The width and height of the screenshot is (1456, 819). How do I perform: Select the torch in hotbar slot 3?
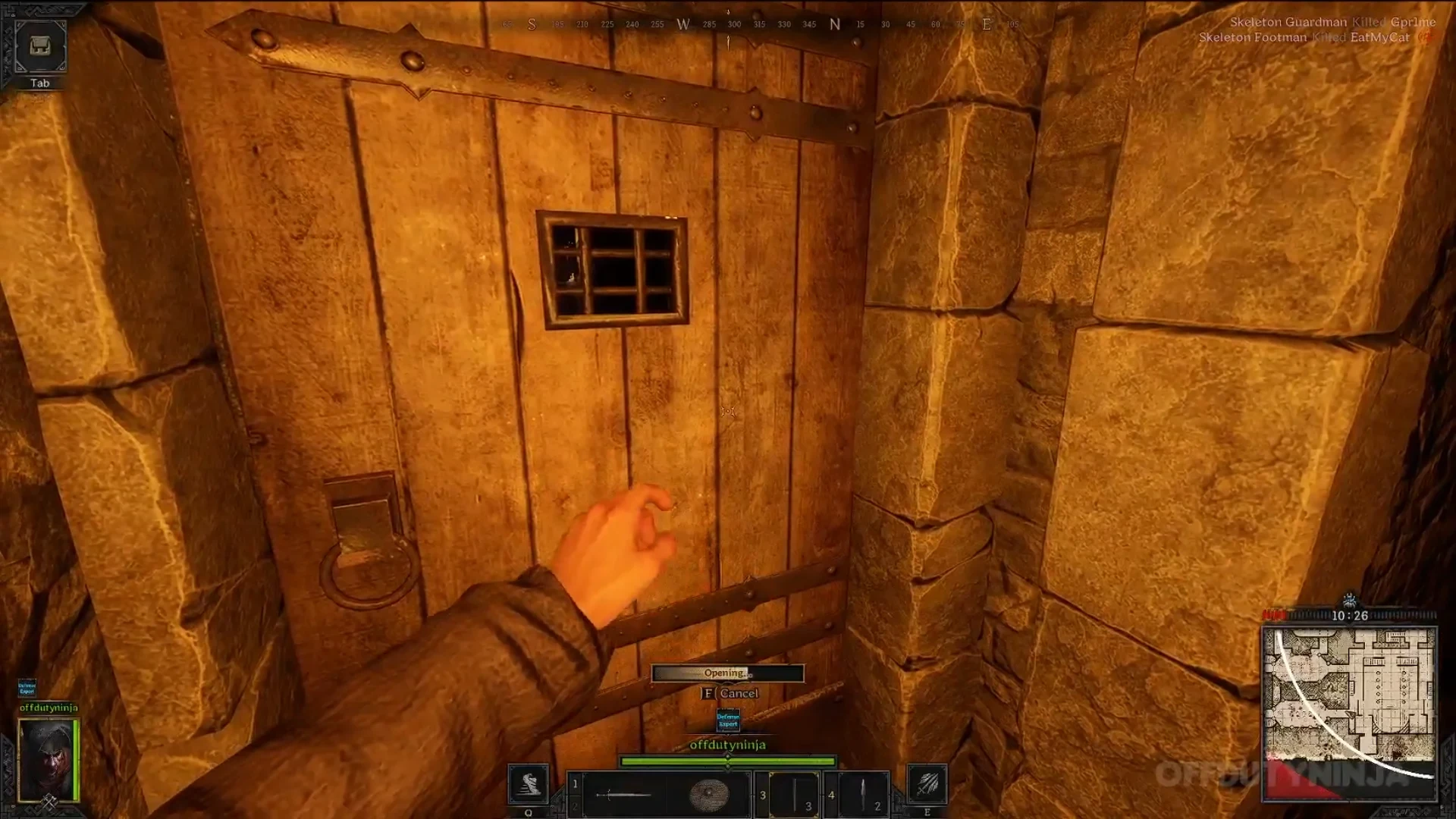pyautogui.click(x=794, y=794)
